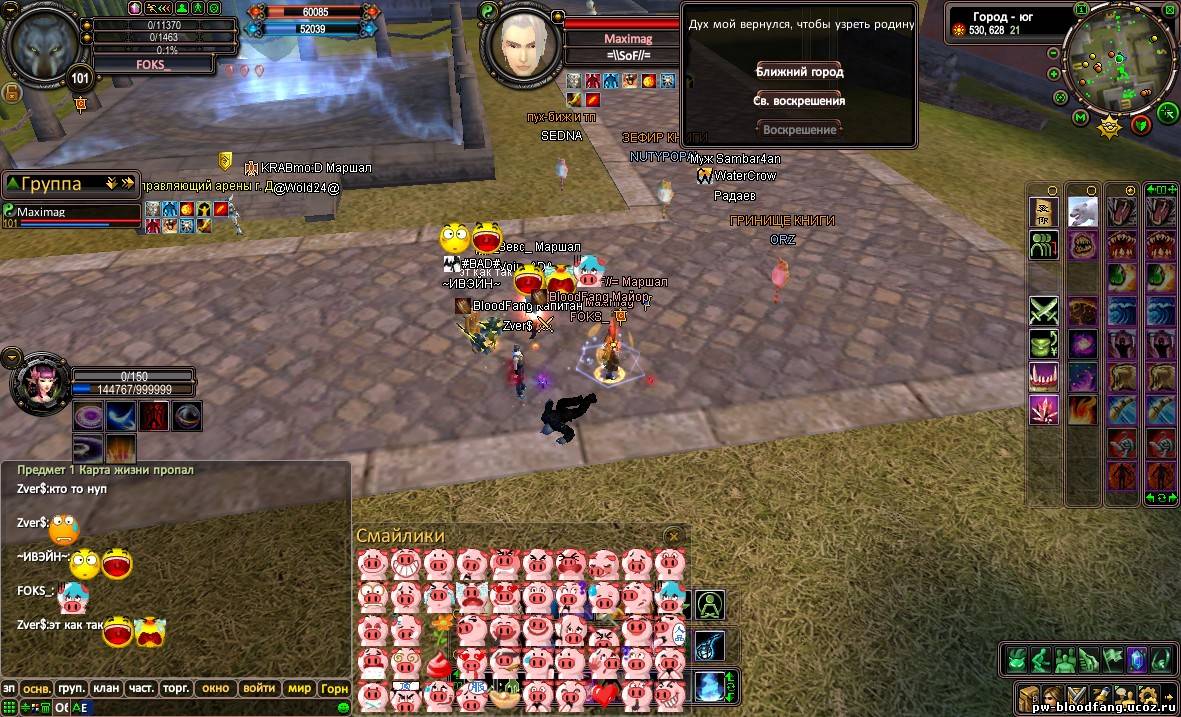Image resolution: width=1181 pixels, height=717 pixels.
Task: Open the world map with M button
Action: (1080, 118)
